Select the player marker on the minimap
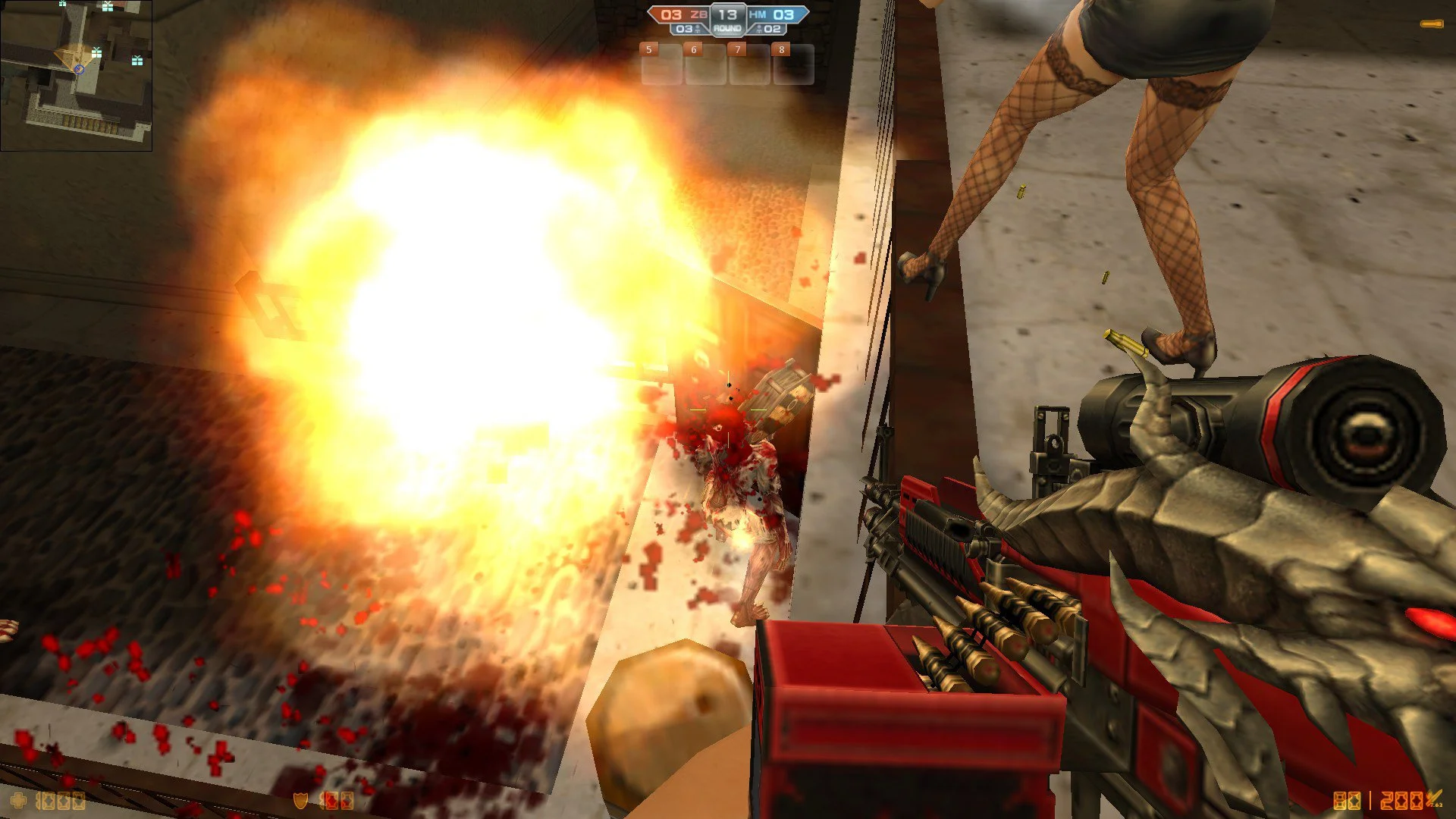 pos(78,67)
